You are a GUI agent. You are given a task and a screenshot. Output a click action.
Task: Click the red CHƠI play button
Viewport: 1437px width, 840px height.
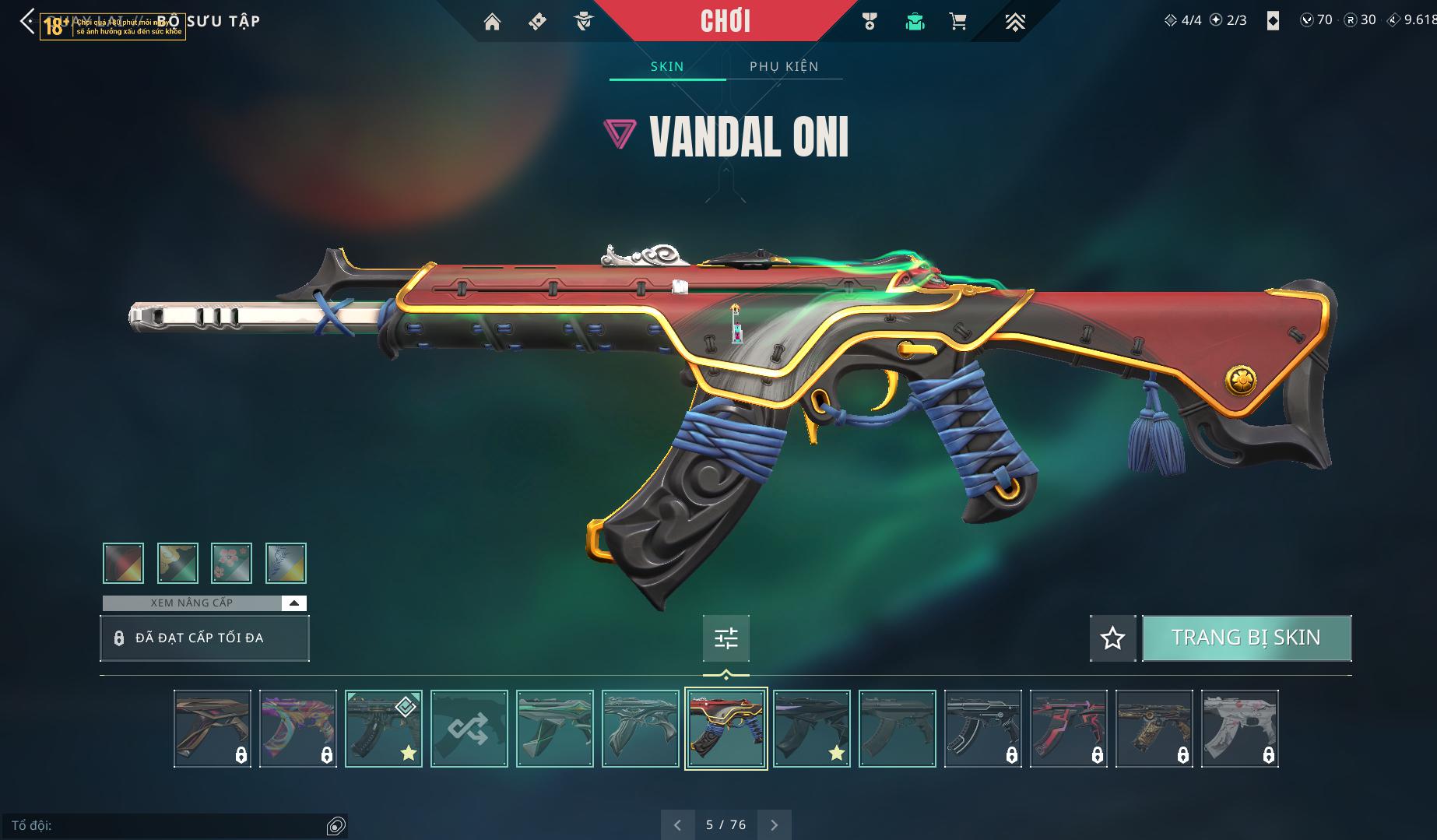[726, 21]
